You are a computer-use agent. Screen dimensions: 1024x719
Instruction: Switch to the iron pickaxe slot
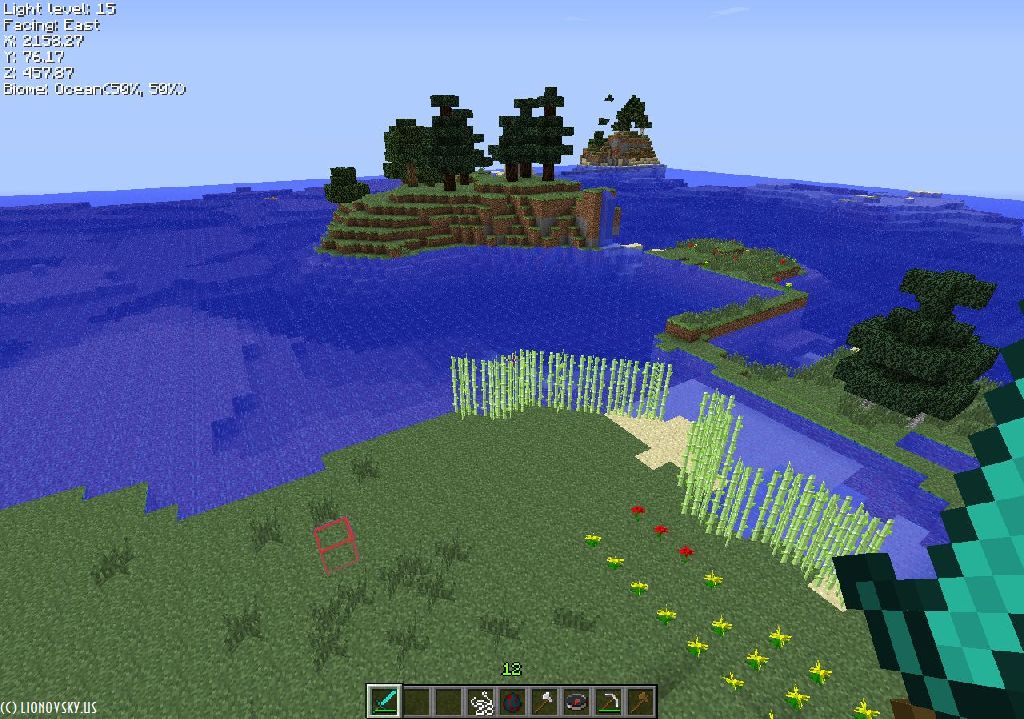click(609, 701)
